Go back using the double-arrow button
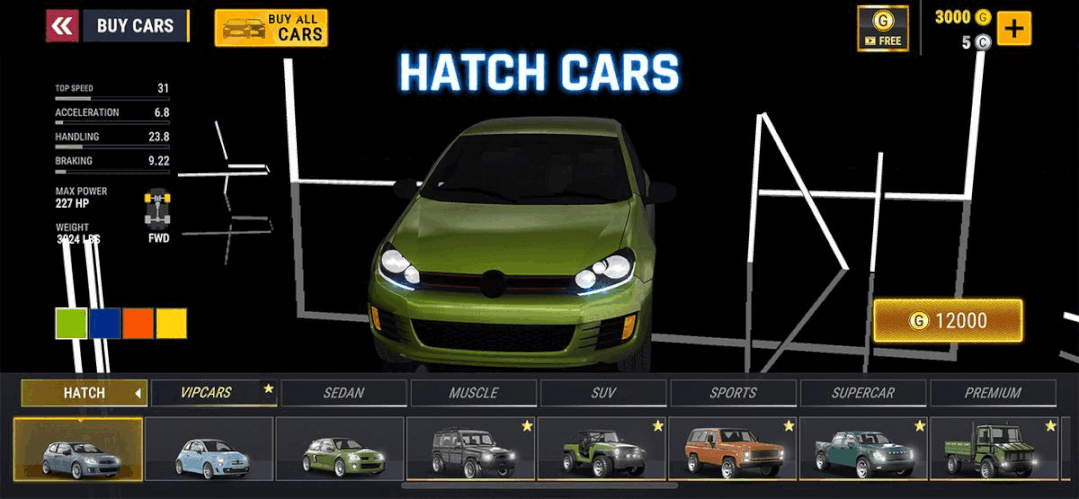This screenshot has height=499, width=1079. click(62, 26)
